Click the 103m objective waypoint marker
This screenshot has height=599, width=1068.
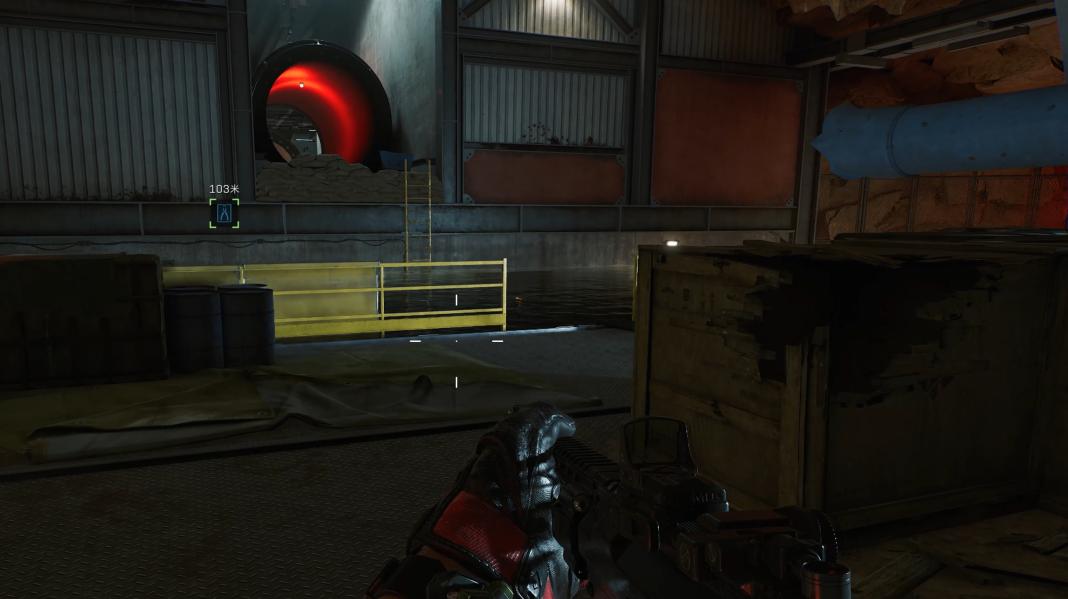pos(224,212)
